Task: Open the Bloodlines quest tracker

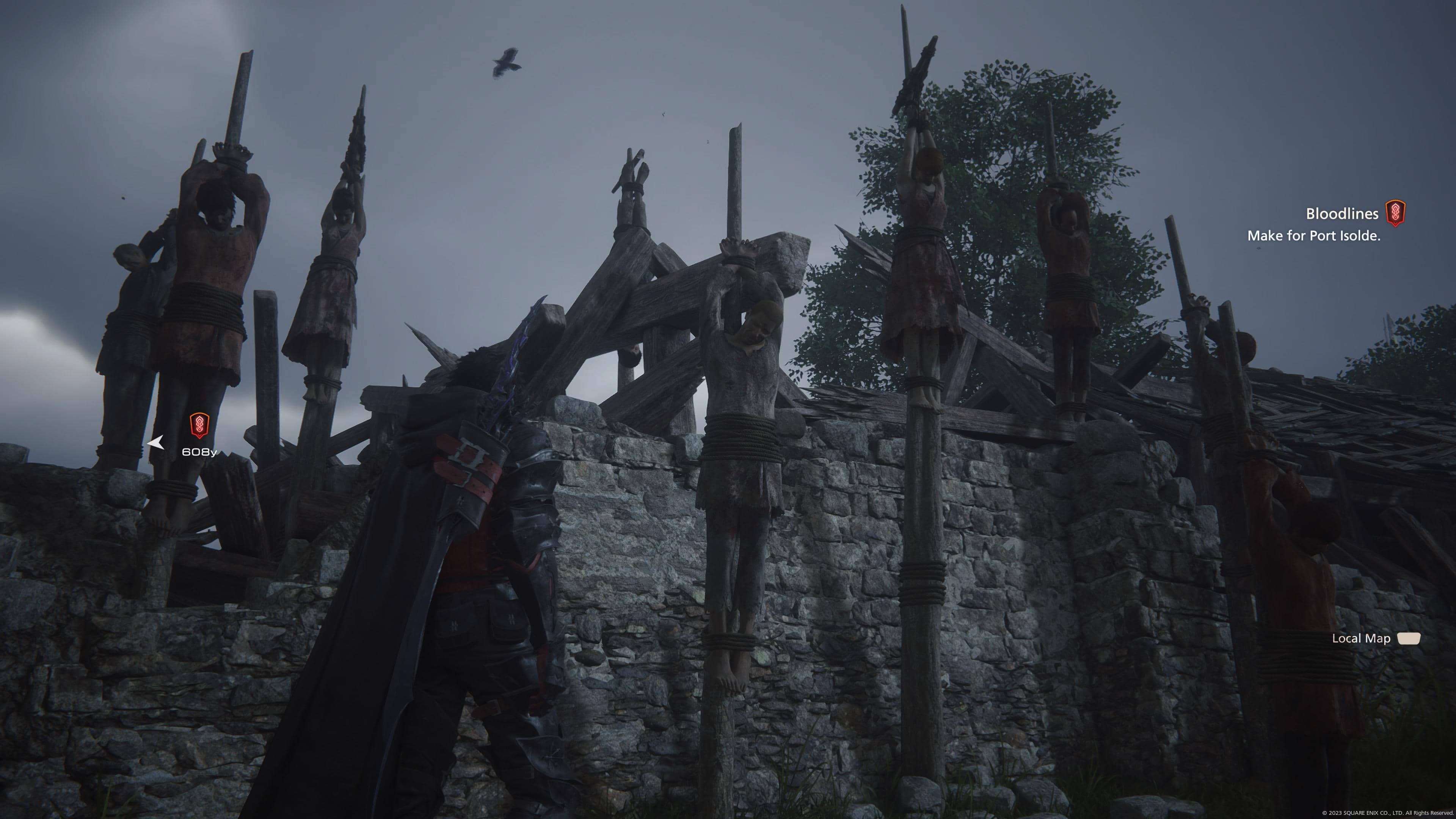Action: pyautogui.click(x=1341, y=213)
